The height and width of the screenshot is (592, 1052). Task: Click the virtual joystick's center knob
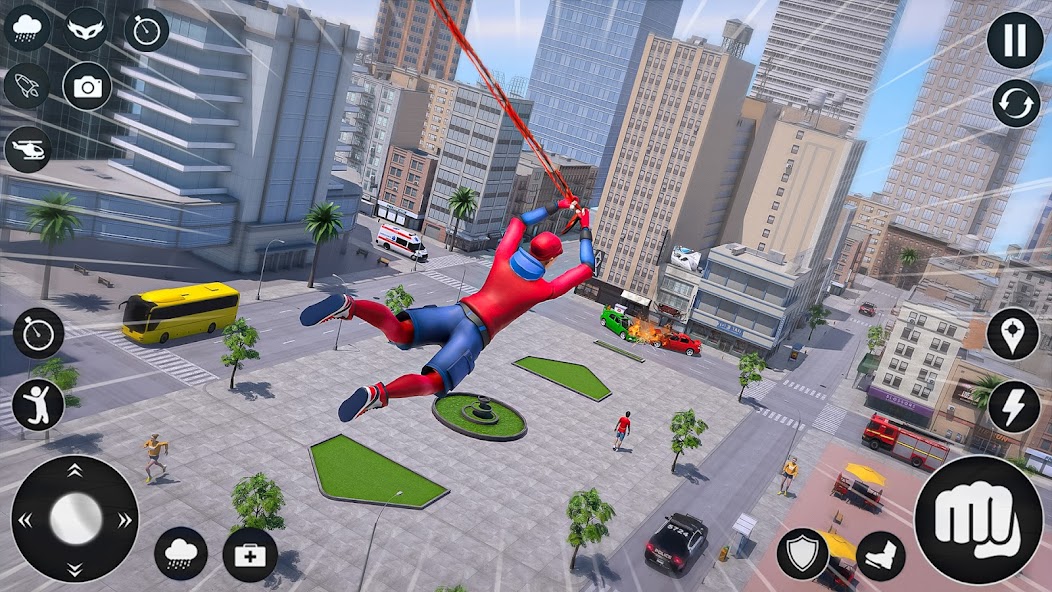75,518
